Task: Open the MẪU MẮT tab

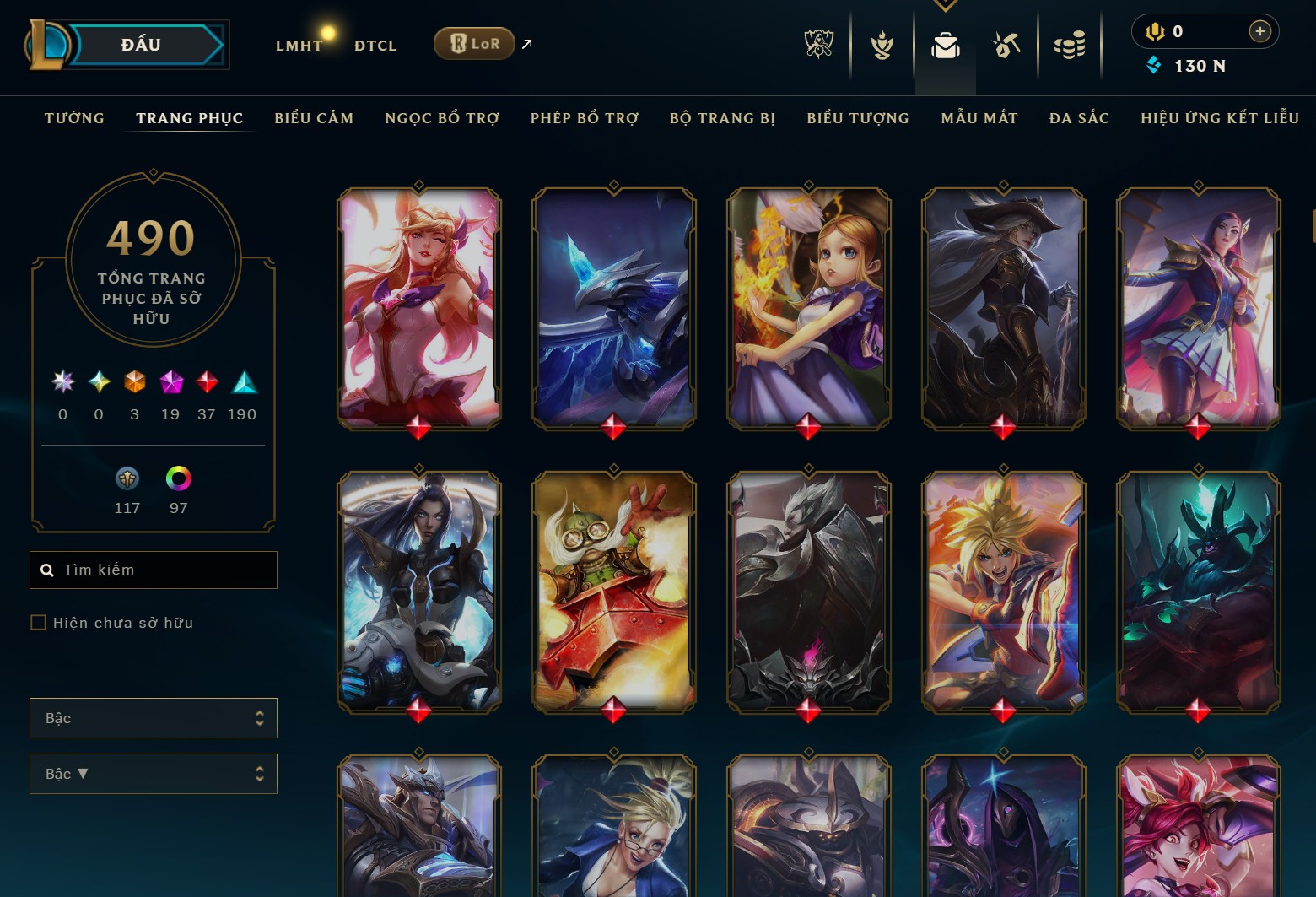Action: click(x=980, y=118)
